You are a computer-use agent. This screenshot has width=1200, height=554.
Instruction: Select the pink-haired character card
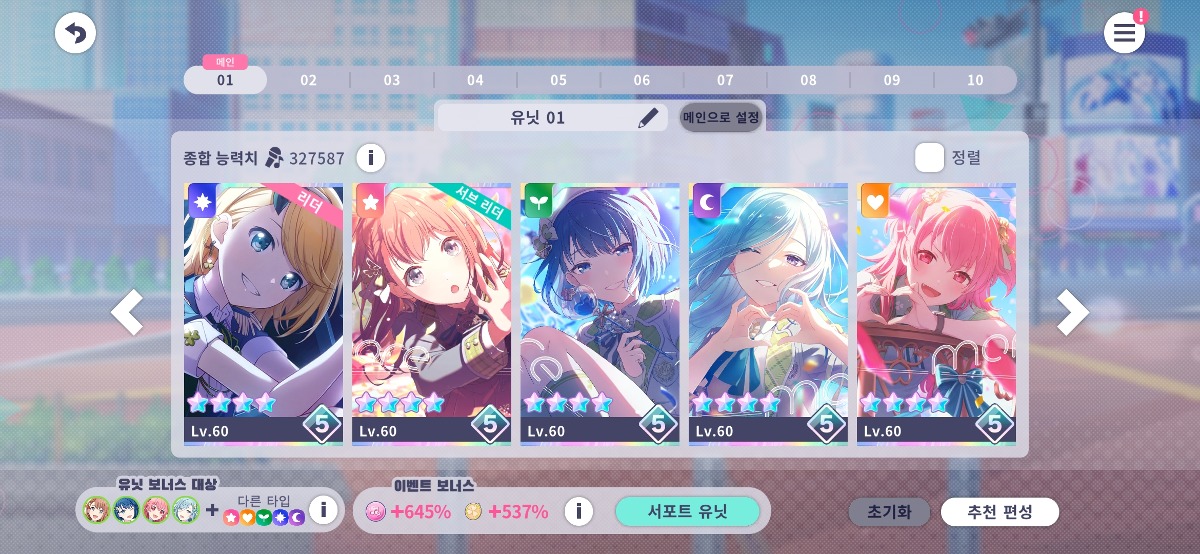click(x=936, y=313)
